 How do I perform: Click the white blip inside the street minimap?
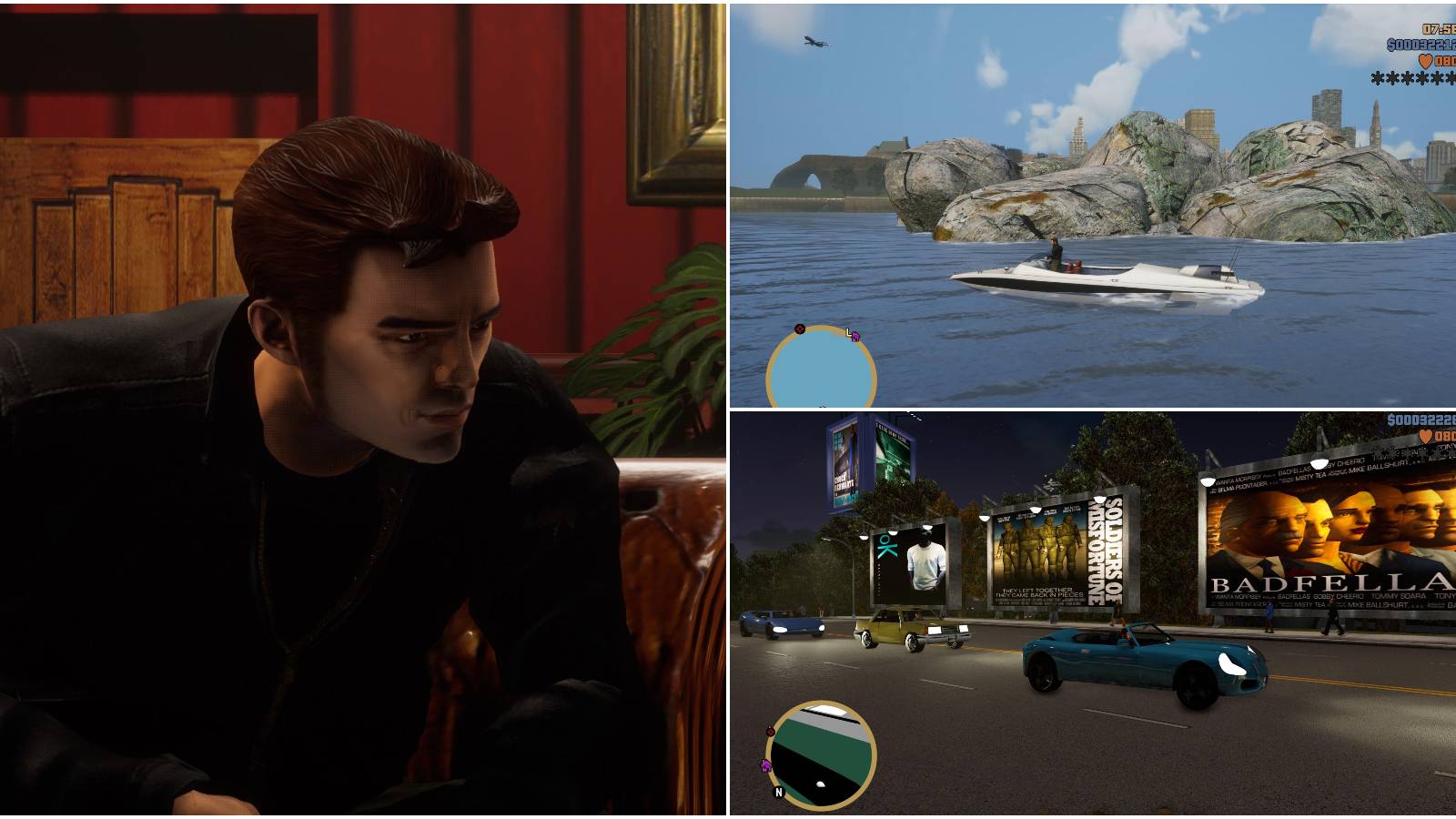coord(821,784)
